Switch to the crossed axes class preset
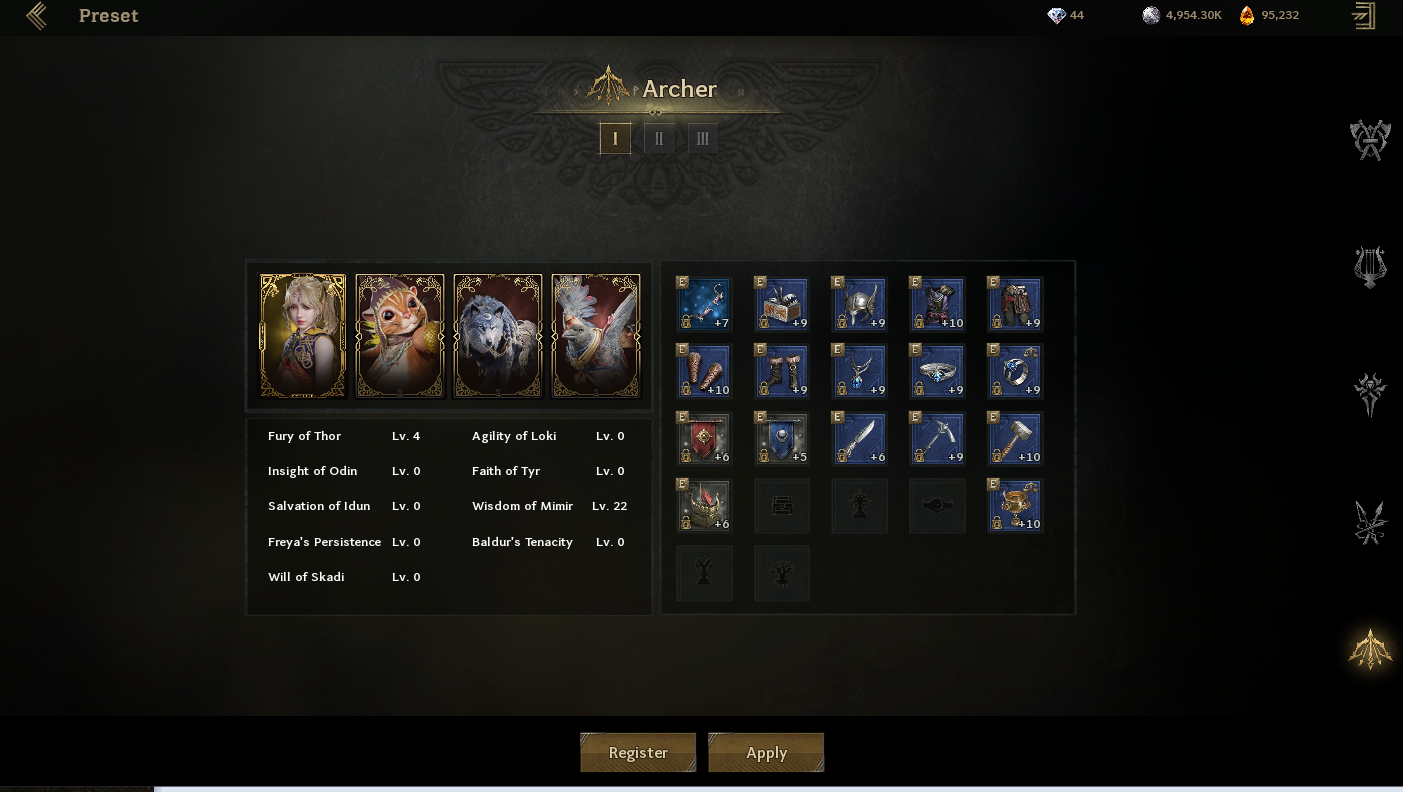1403x792 pixels. (1370, 140)
